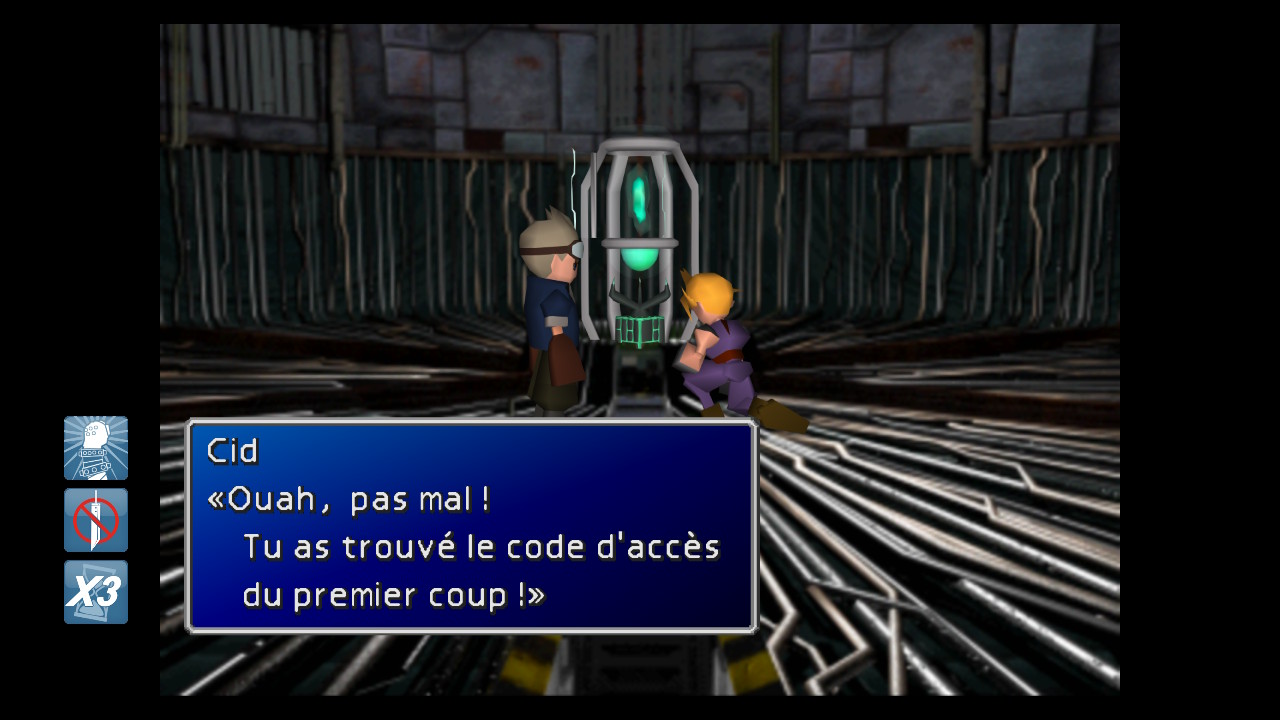Click the blue dialogue window border
Screen dimensions: 1280x720
pos(470,424)
